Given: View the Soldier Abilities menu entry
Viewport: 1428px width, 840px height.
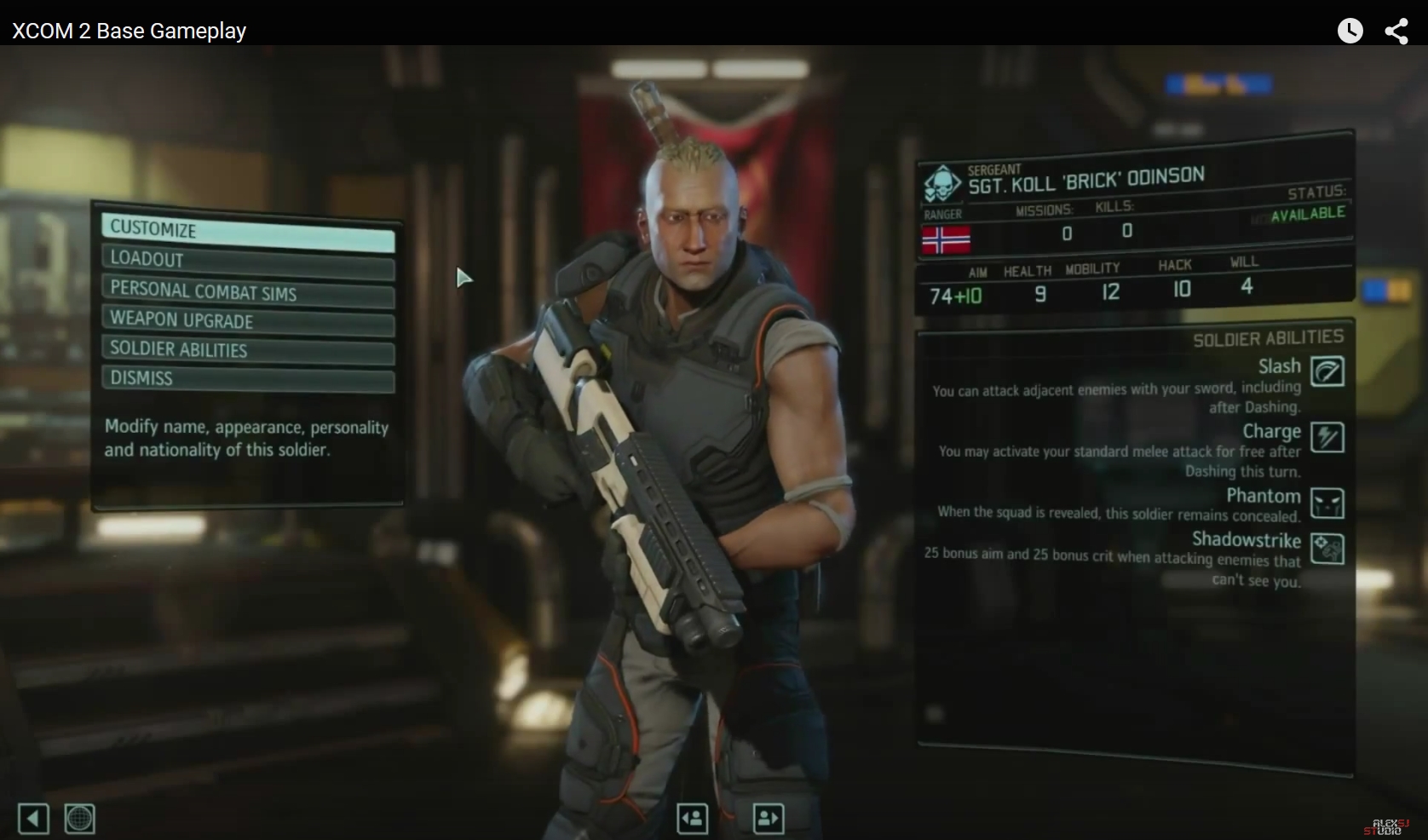Looking at the screenshot, I should point(247,351).
